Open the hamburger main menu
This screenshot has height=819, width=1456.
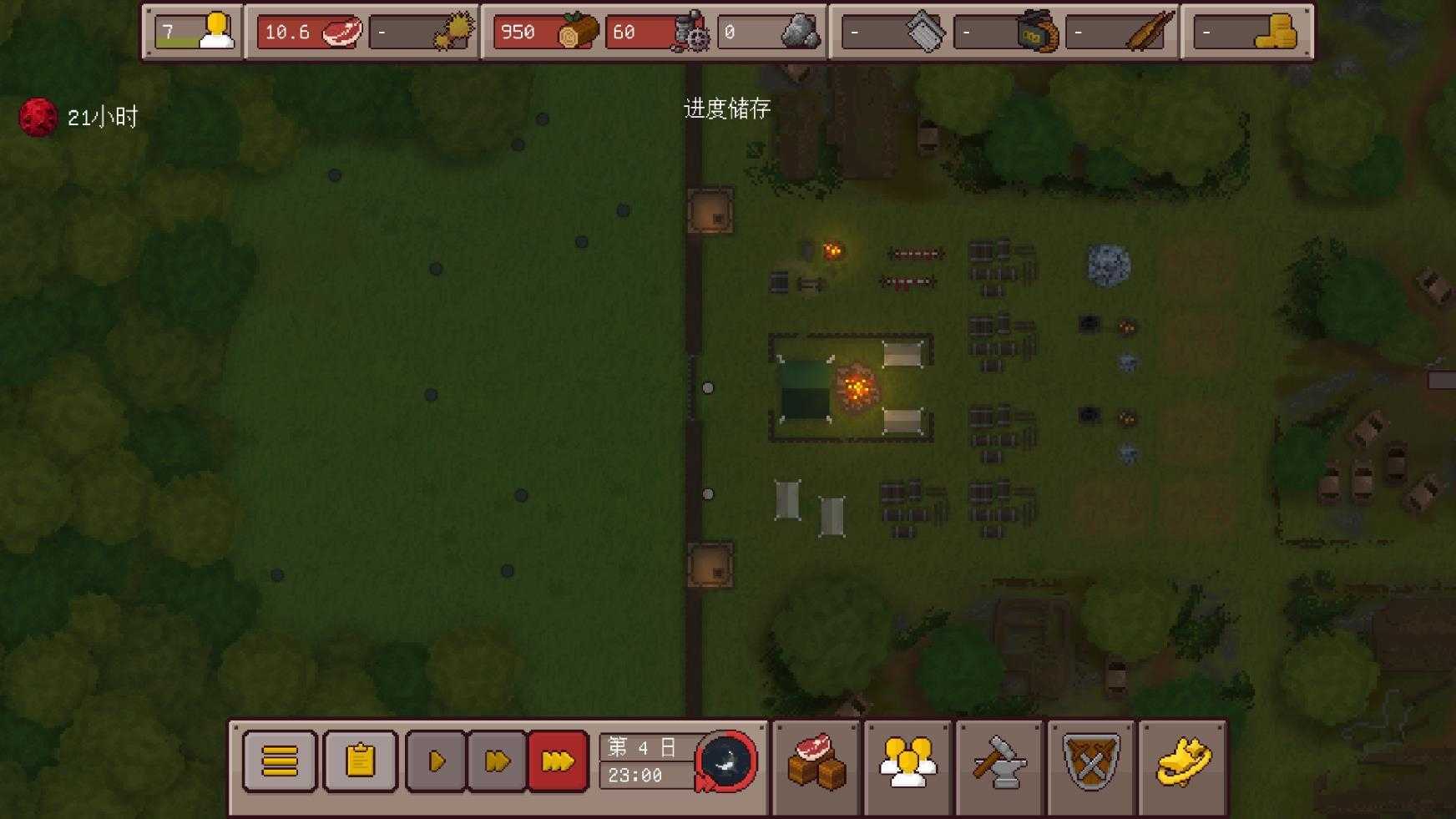(280, 761)
